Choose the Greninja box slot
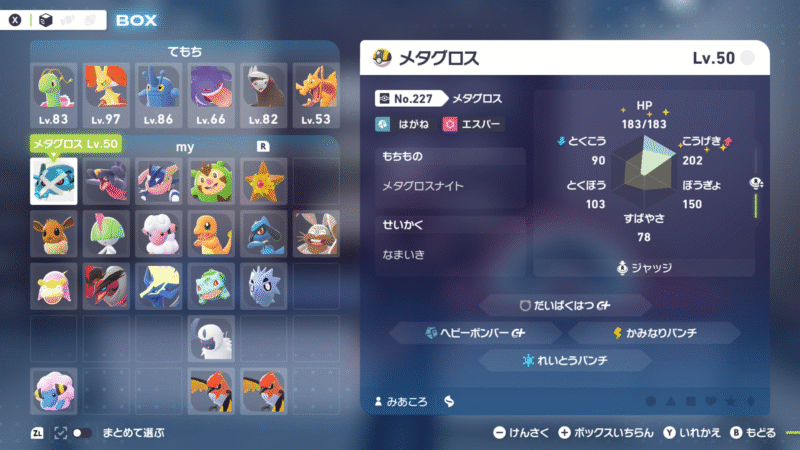This screenshot has width=800, height=450. click(158, 181)
